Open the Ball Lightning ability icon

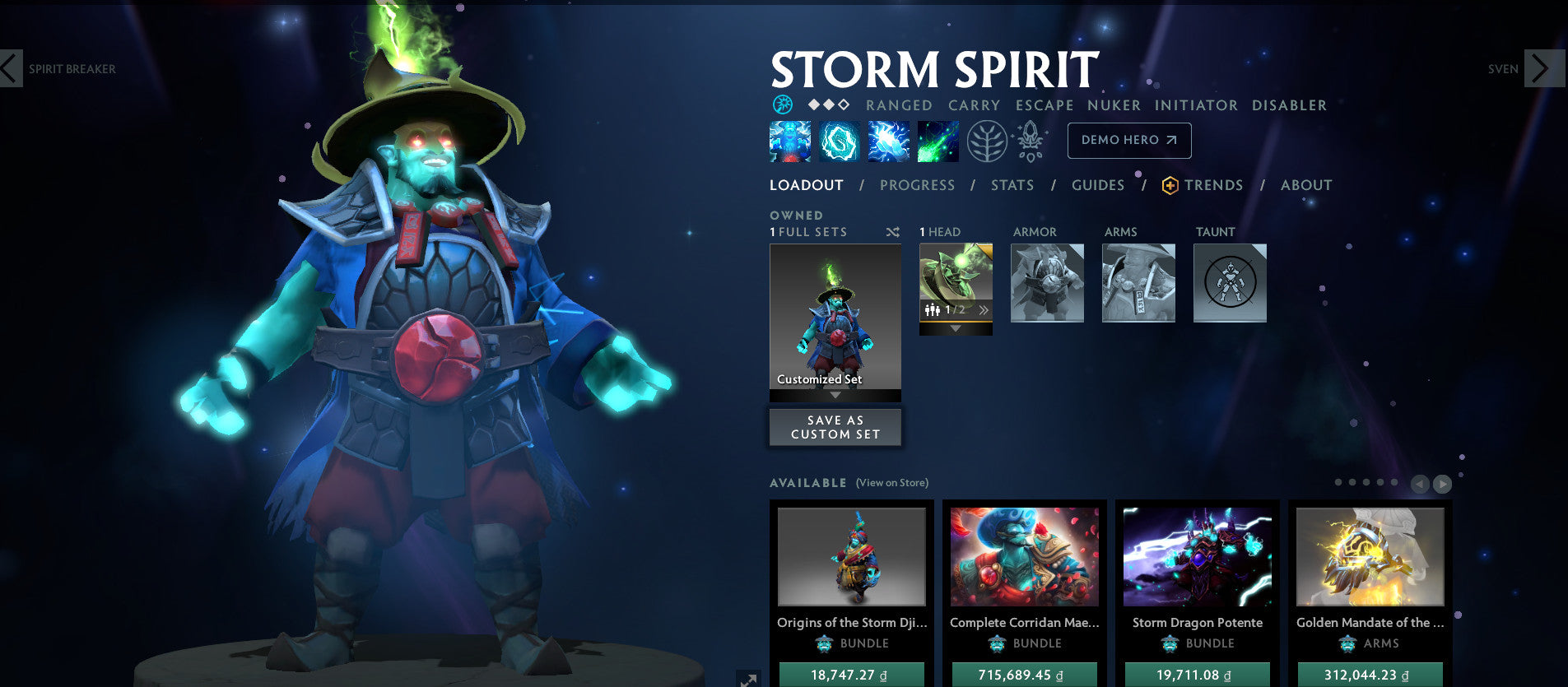tap(938, 141)
